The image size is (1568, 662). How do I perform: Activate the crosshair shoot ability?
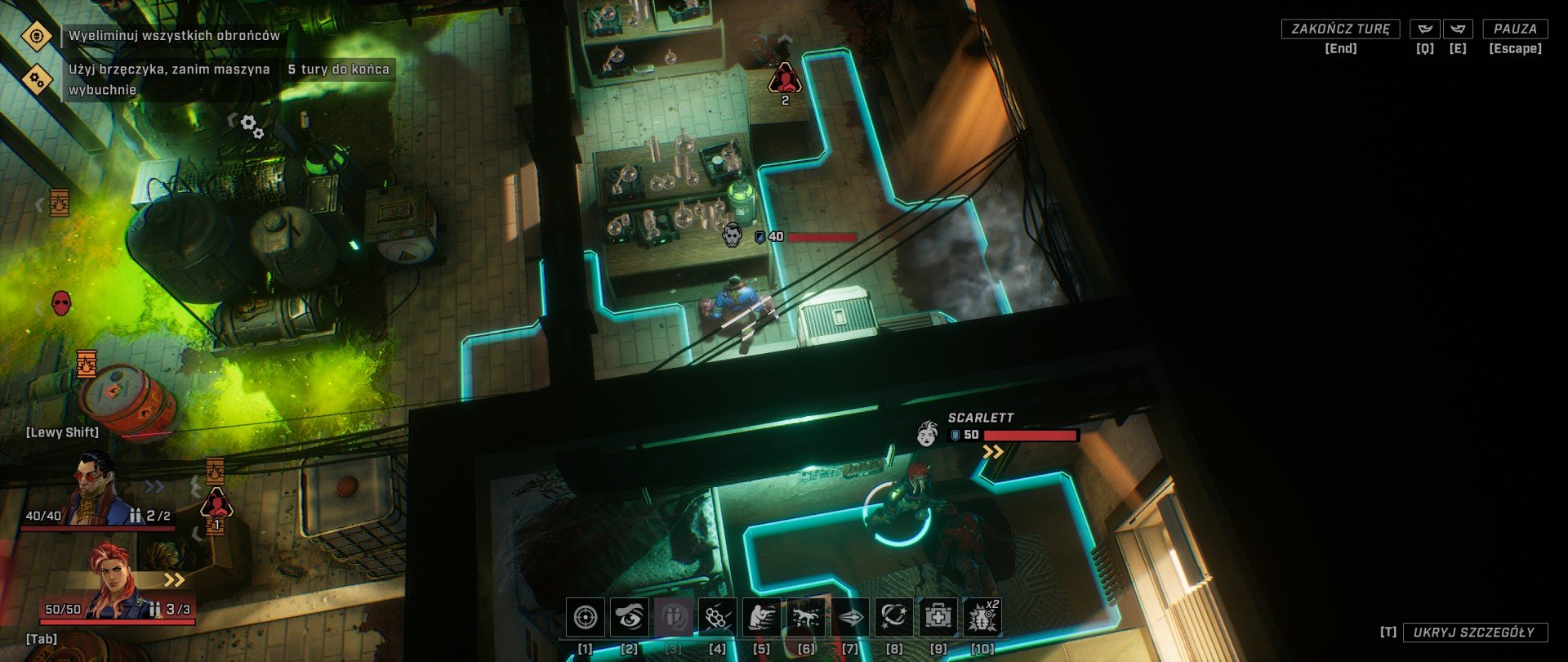pos(586,617)
